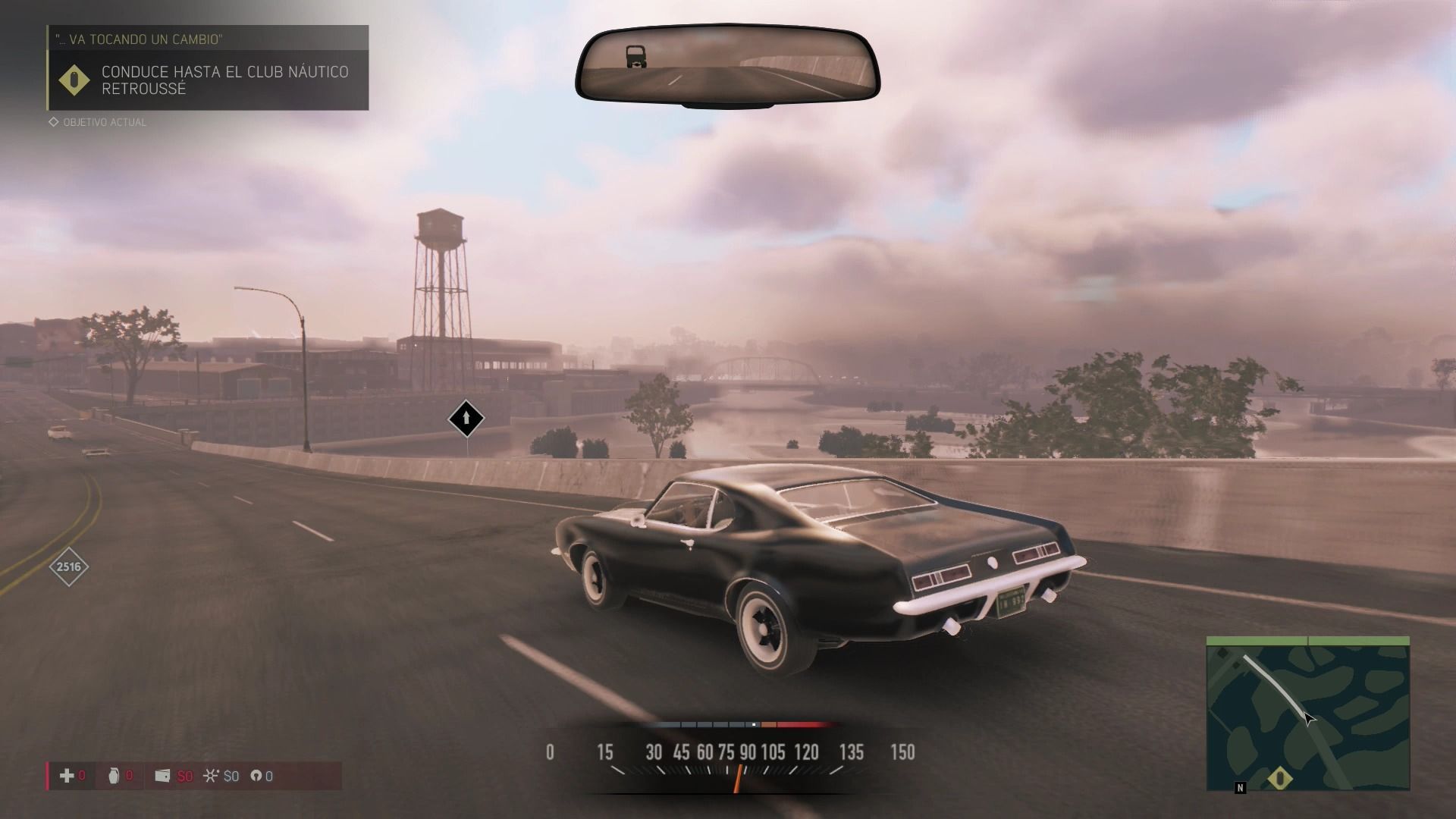This screenshot has height=819, width=1456.
Task: Click the yellow objective diamond icon
Action: [x=74, y=80]
